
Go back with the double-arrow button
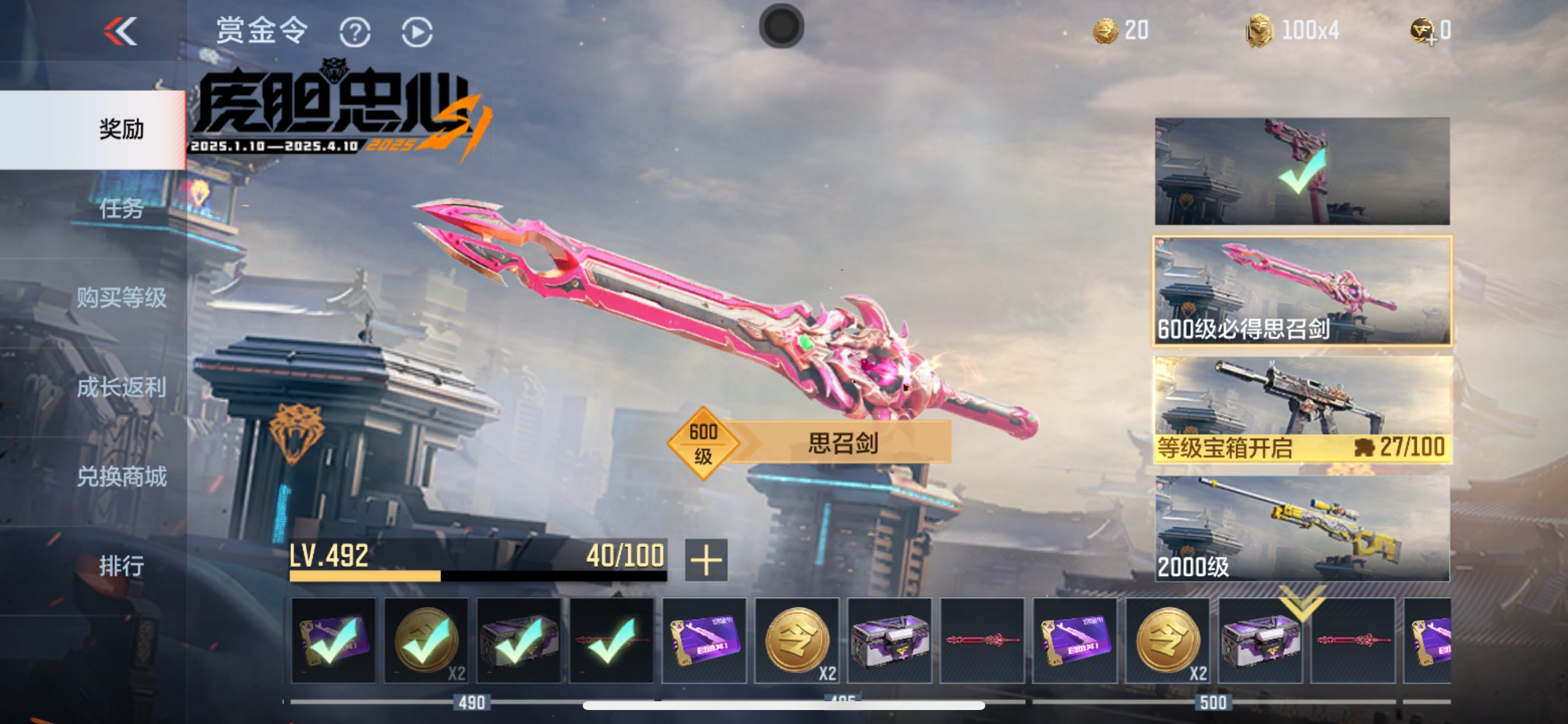tap(121, 31)
